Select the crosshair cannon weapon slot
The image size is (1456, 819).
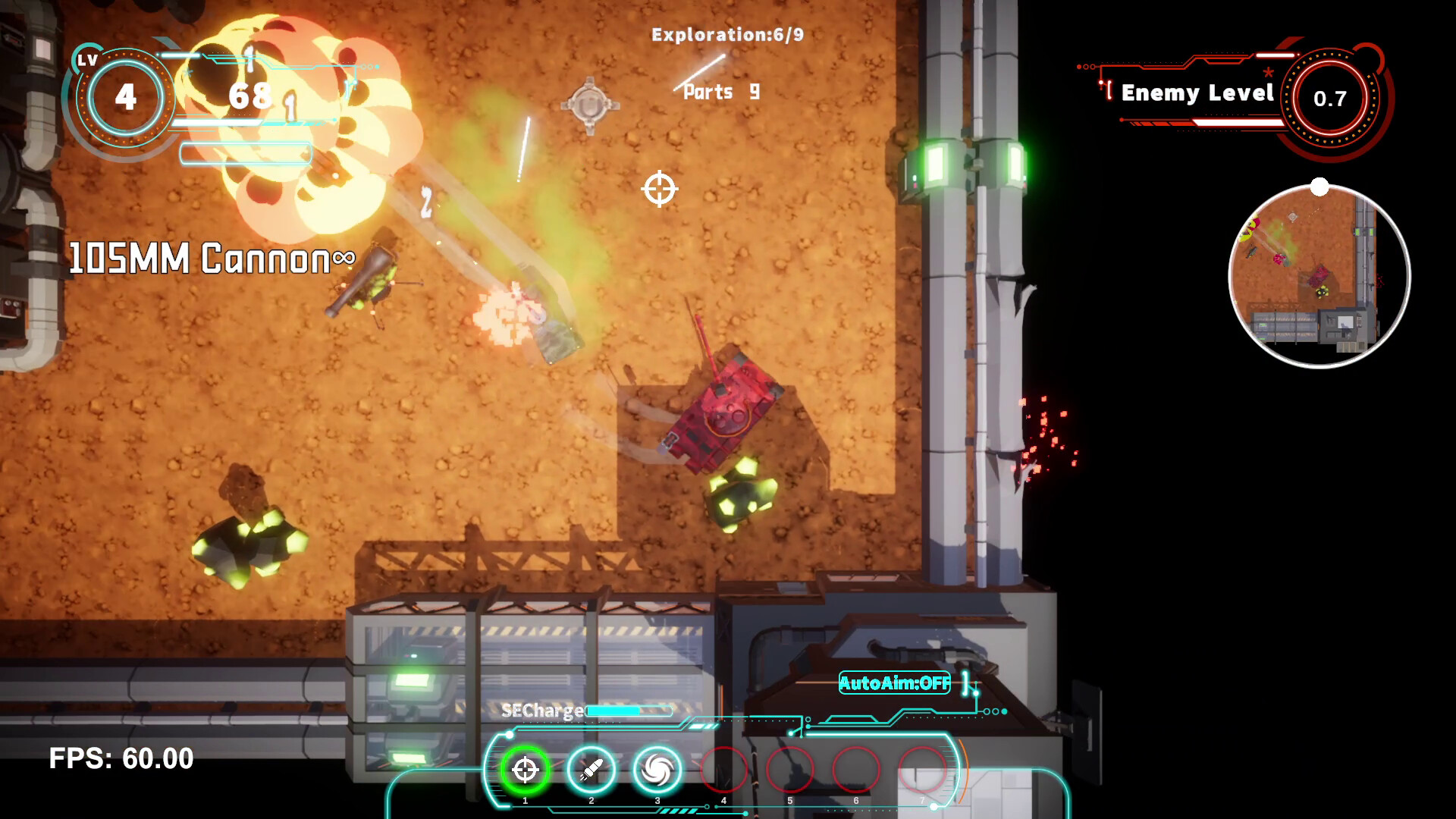(525, 770)
